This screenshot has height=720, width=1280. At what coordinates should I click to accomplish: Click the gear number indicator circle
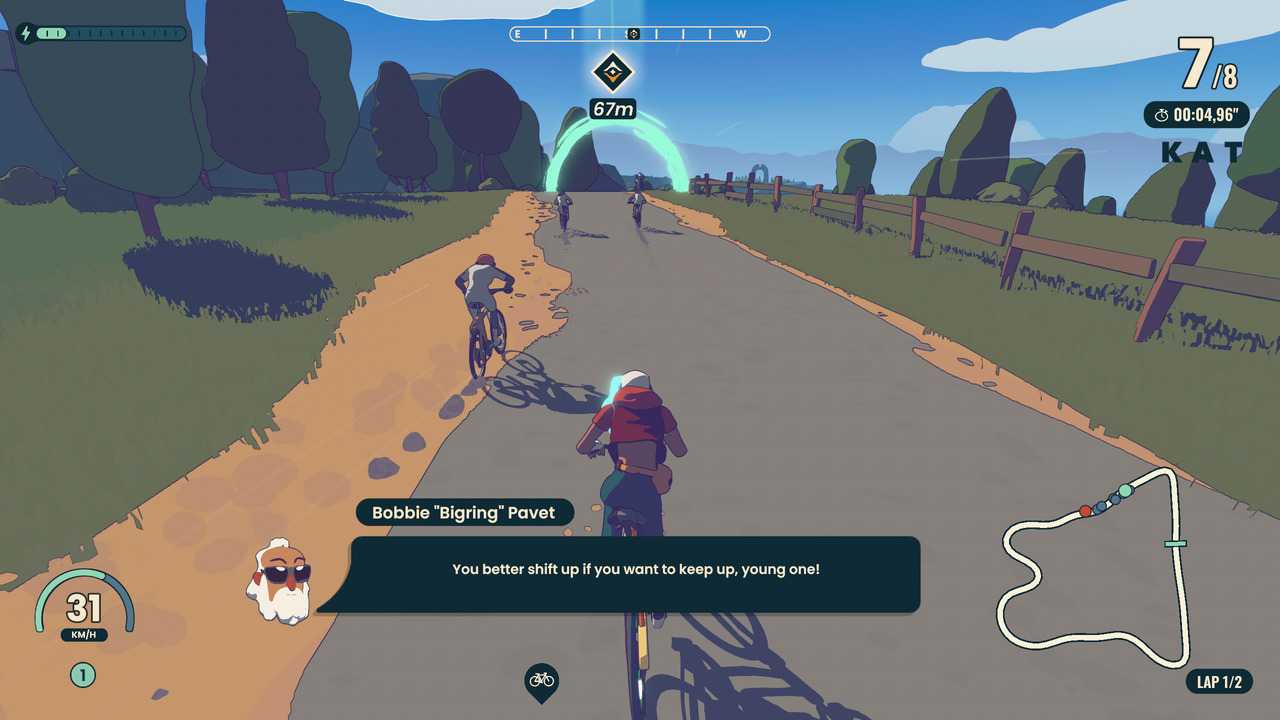point(83,675)
